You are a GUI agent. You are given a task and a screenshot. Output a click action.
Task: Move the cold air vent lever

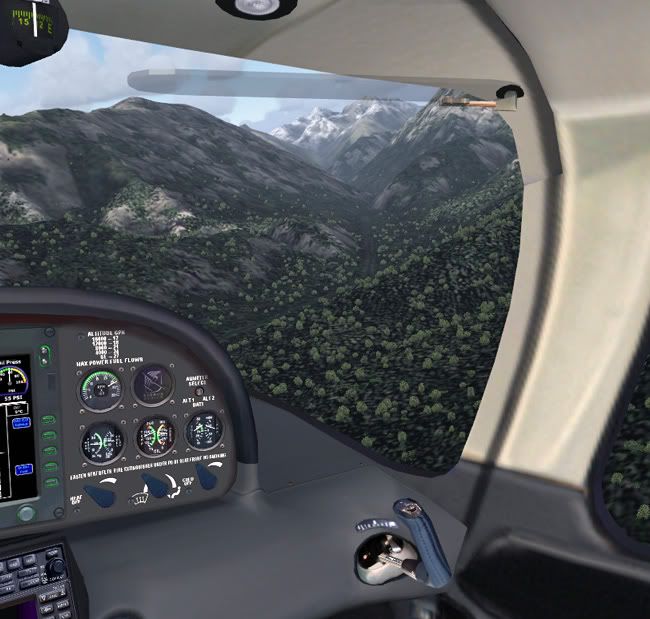[x=207, y=476]
